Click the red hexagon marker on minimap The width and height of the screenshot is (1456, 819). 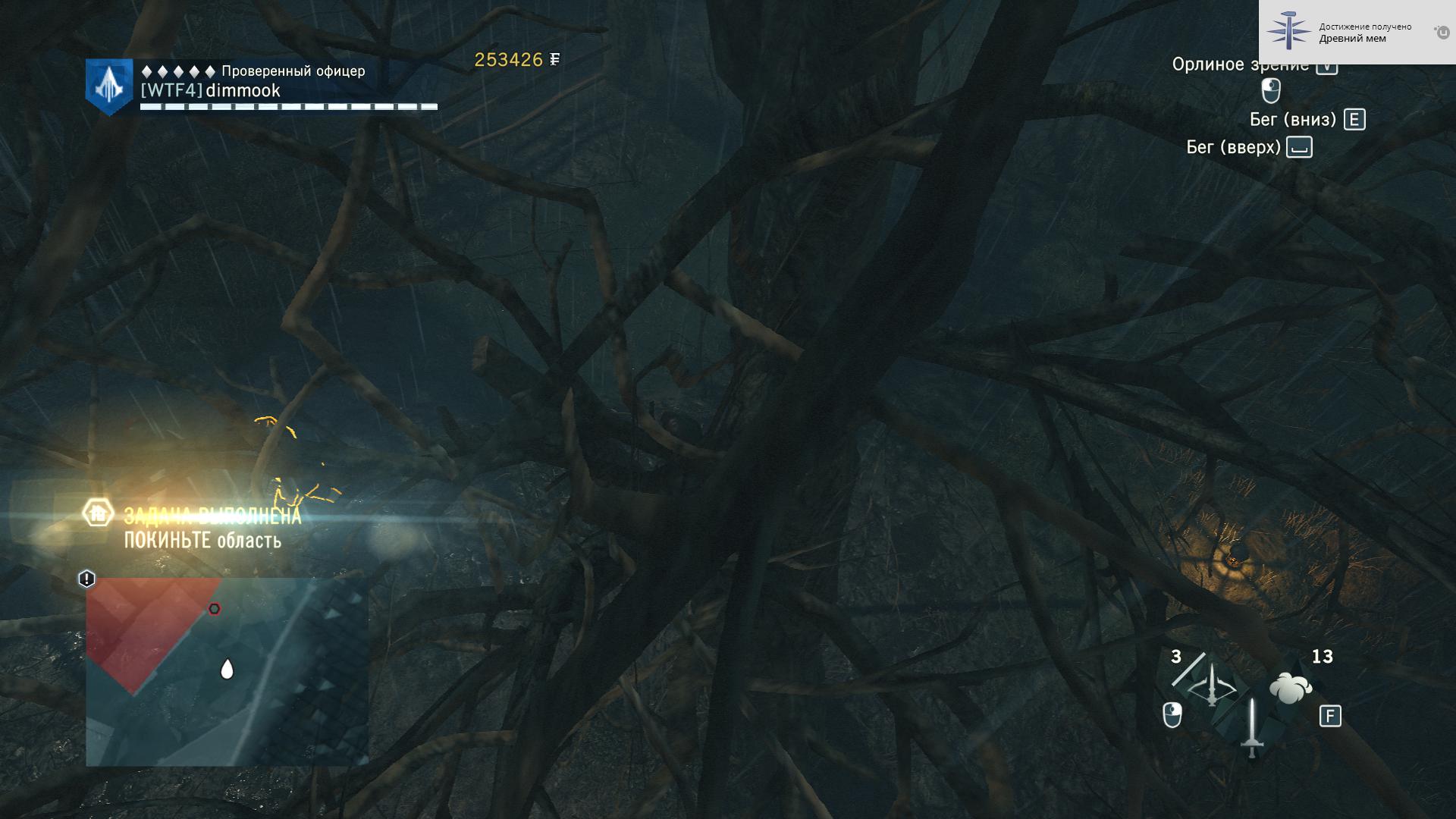(215, 609)
